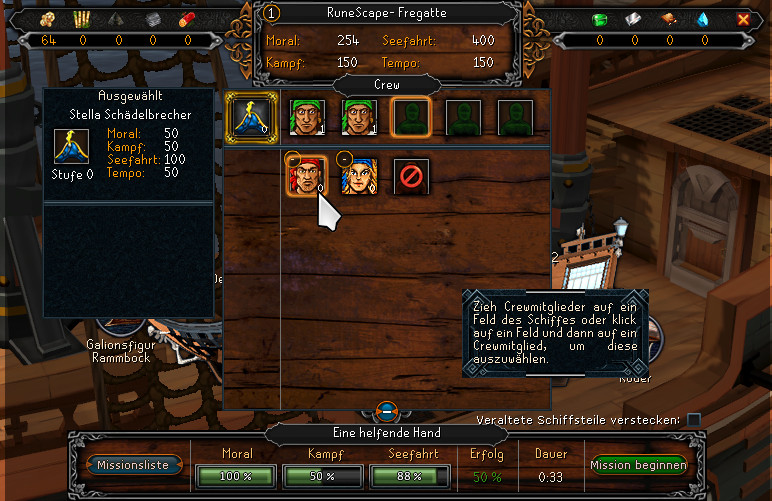Choose the blonde blue bandana crew member
This screenshot has width=772, height=501.
(x=357, y=175)
